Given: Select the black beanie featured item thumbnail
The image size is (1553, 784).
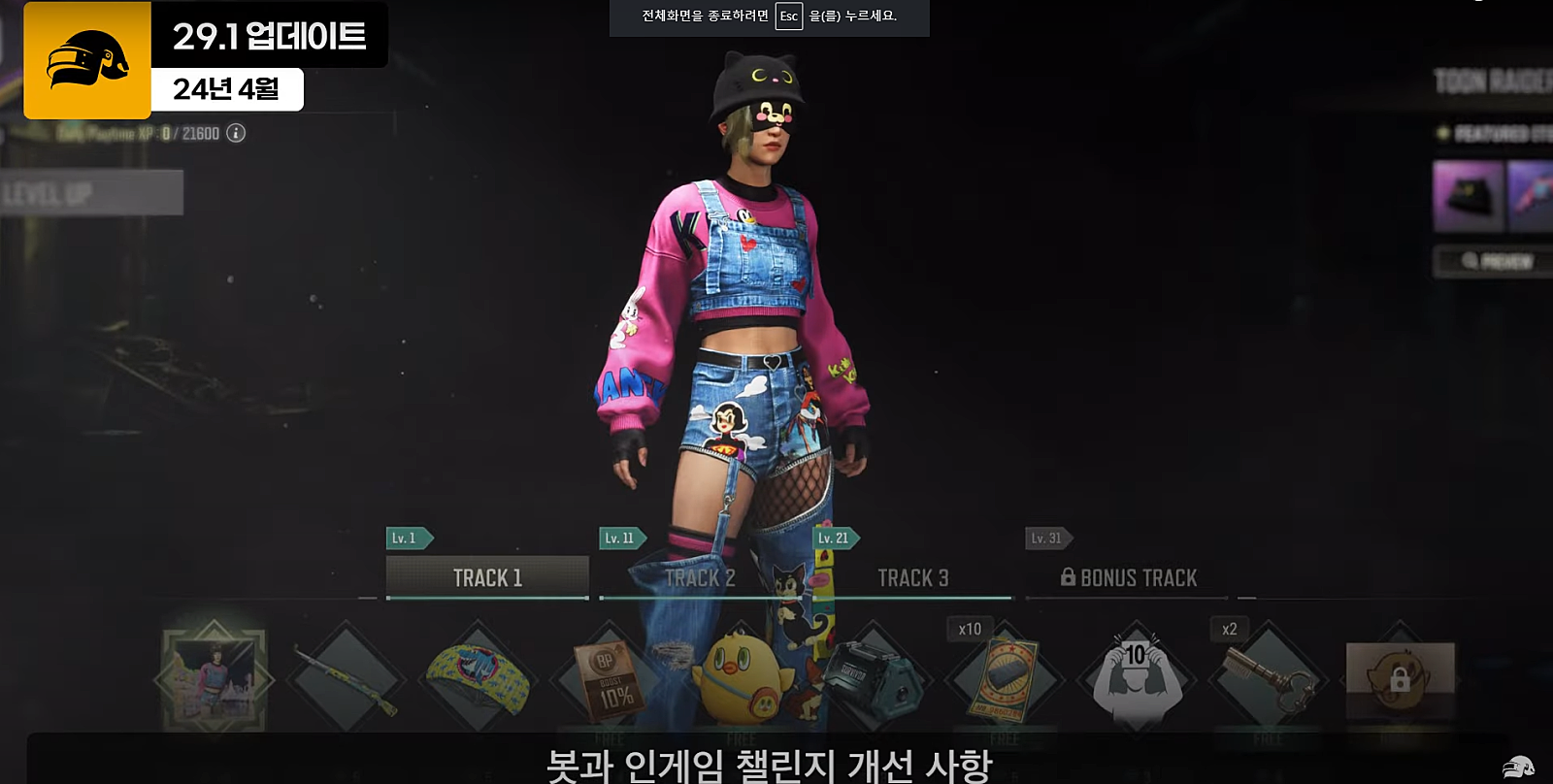Looking at the screenshot, I should pos(1468,196).
